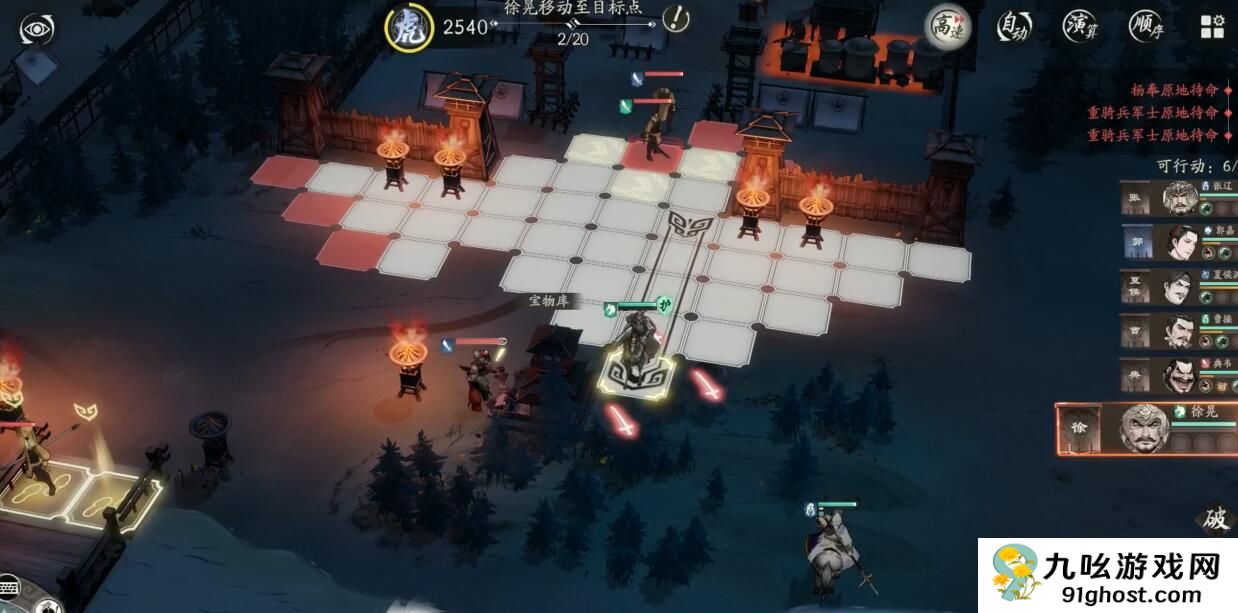Select 典韦 in the unit list
This screenshot has width=1238, height=613.
(1180, 375)
